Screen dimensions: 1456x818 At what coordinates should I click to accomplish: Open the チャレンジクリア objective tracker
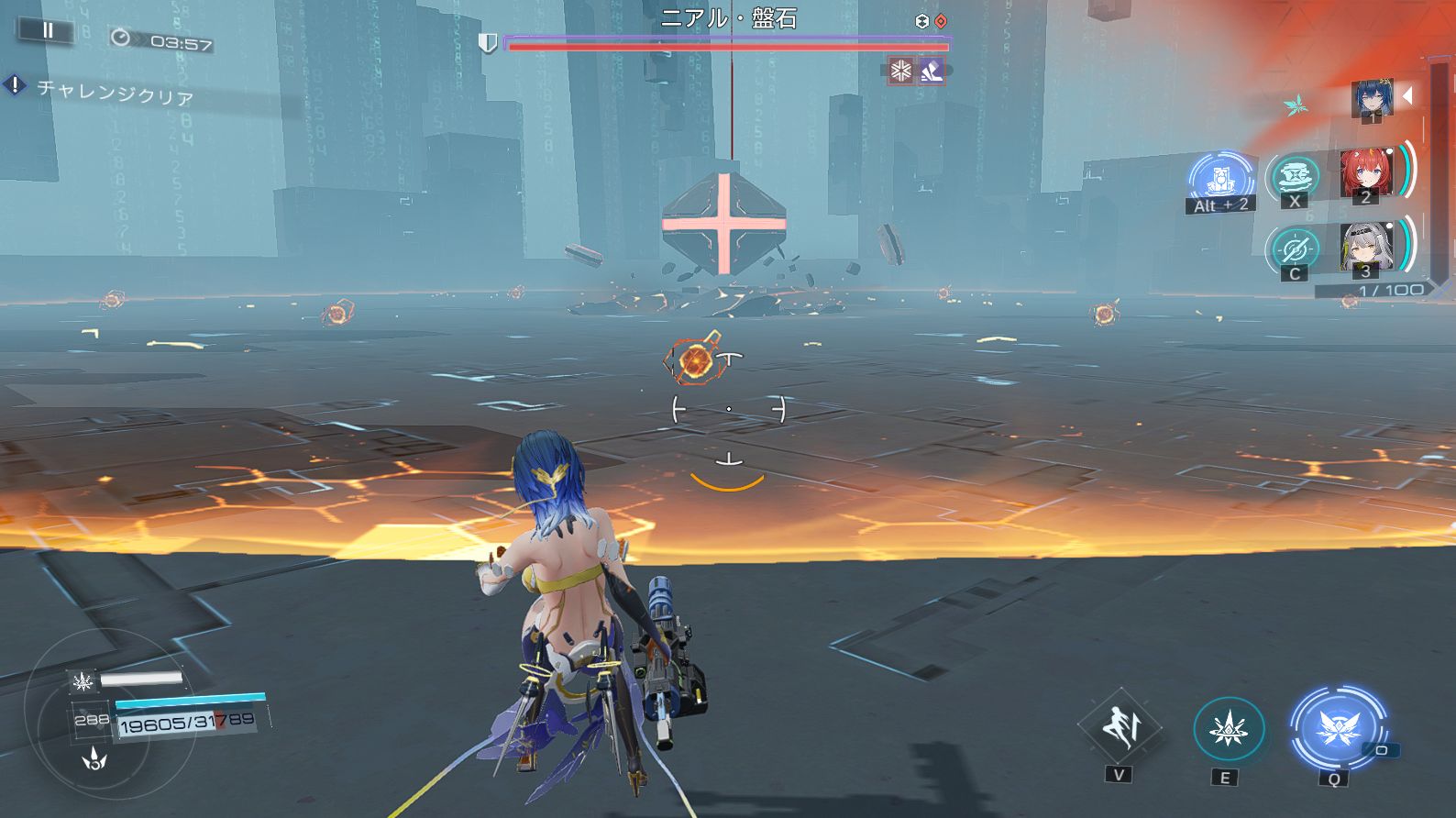[114, 92]
